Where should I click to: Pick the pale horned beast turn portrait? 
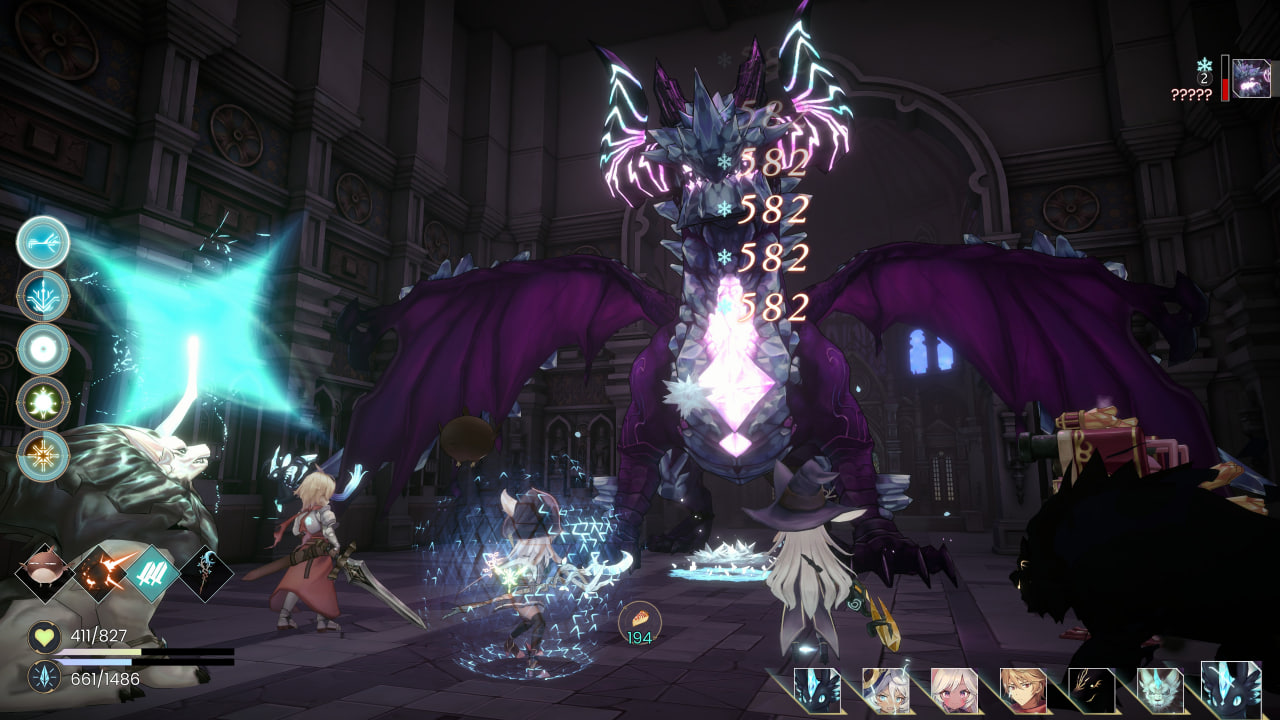(1159, 690)
